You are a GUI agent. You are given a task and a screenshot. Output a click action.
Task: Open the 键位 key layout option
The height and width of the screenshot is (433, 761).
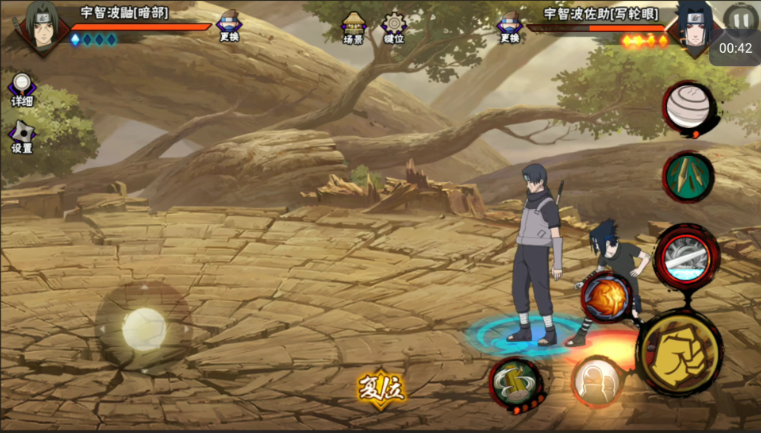point(394,27)
